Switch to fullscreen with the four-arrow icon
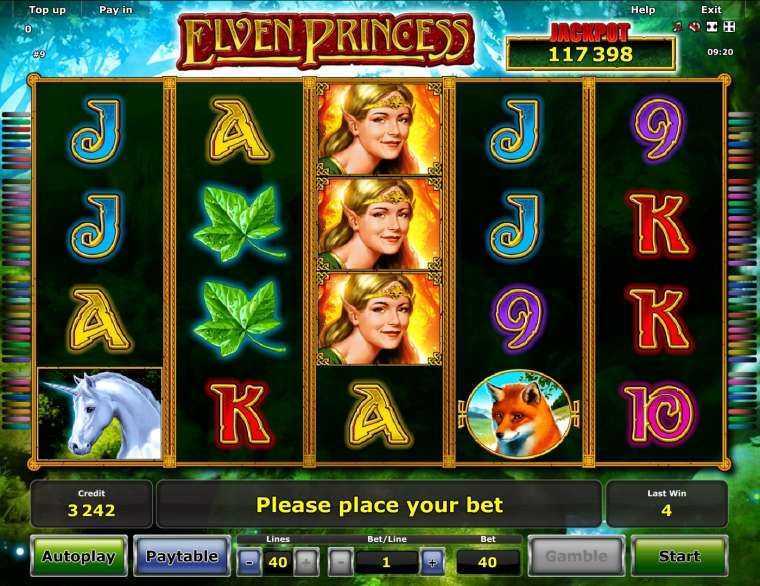 pyautogui.click(x=729, y=27)
